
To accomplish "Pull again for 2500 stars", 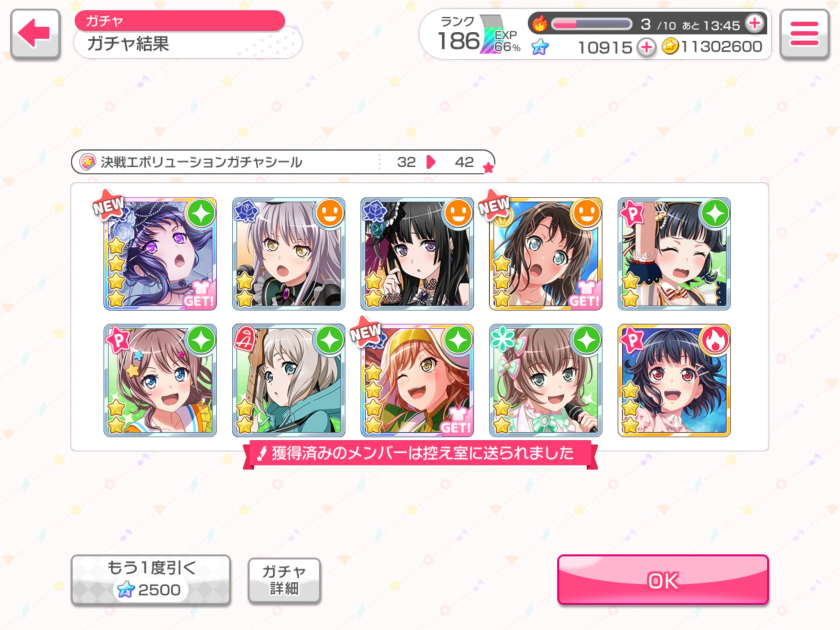I will pos(150,580).
